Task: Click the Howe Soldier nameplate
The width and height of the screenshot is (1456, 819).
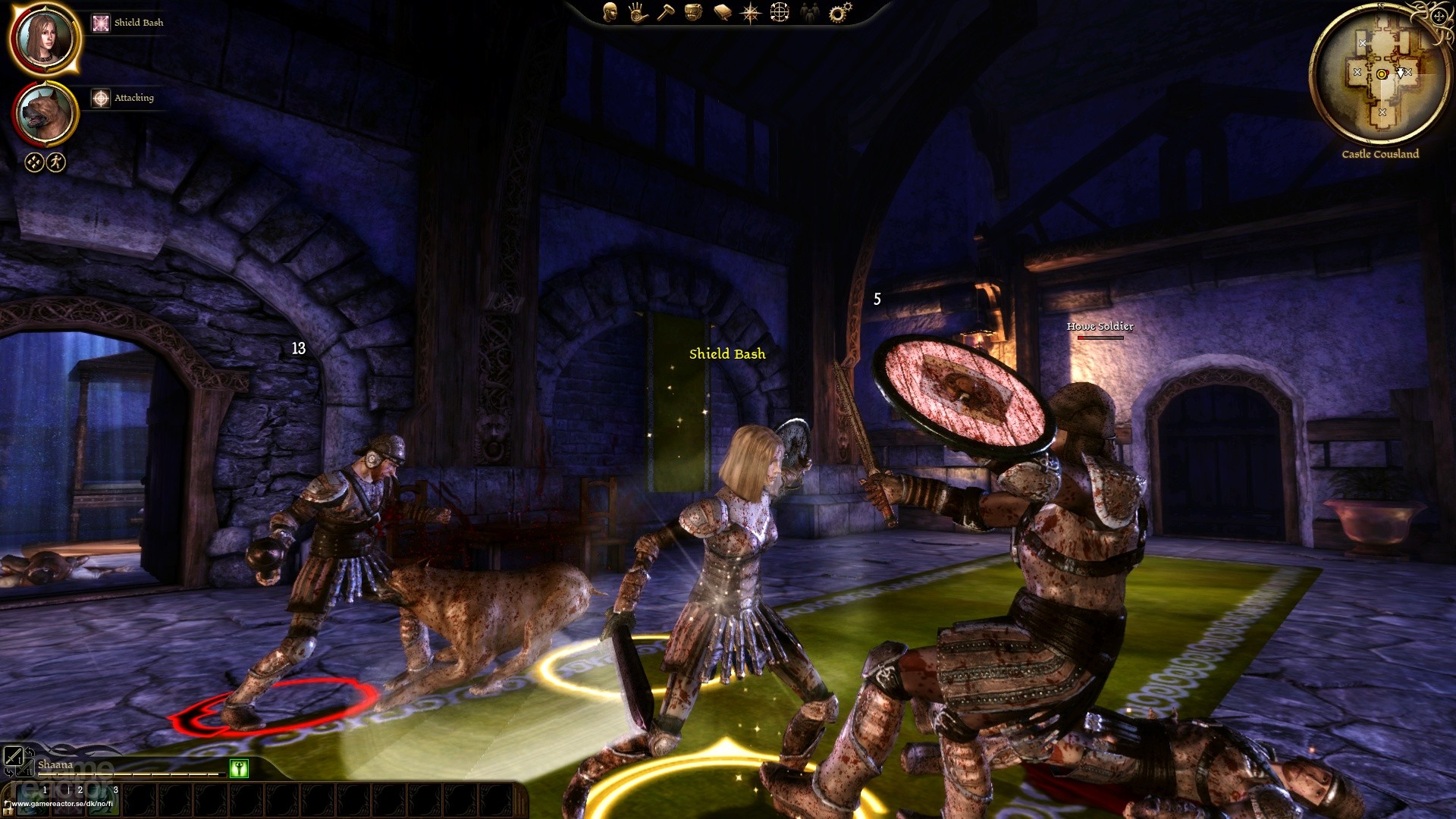Action: 1100,327
